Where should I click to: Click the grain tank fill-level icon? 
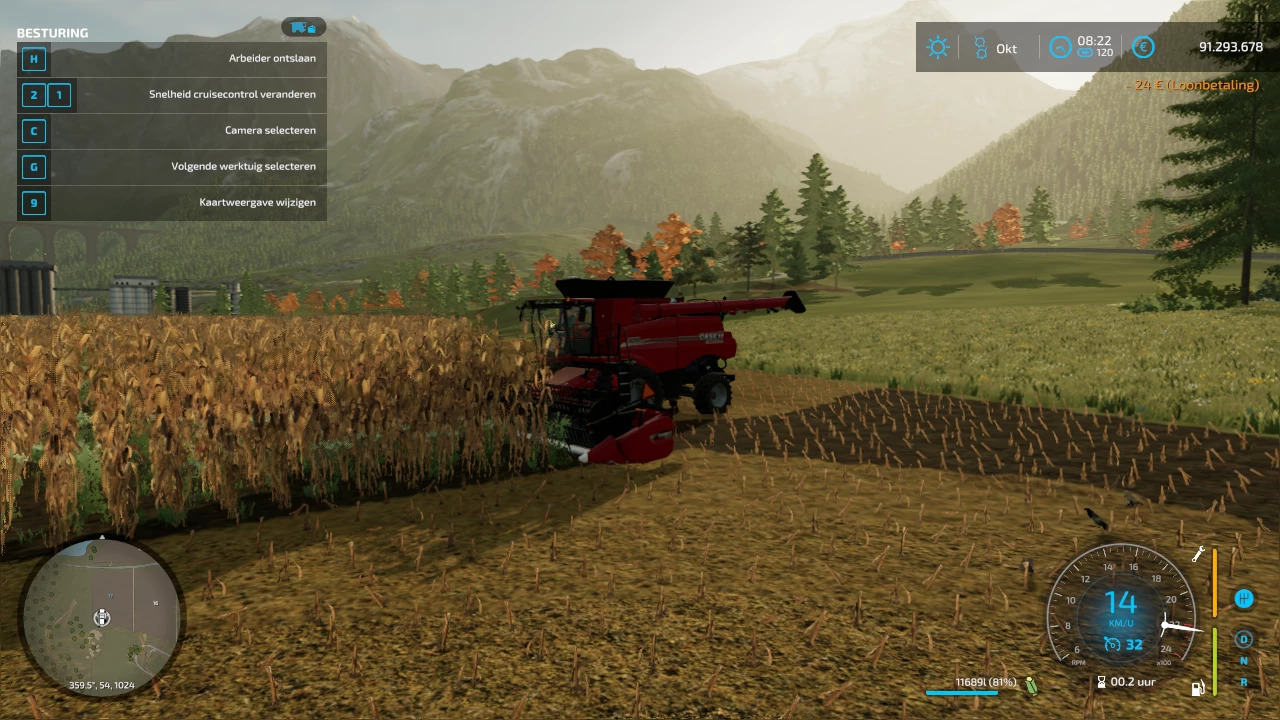click(x=1031, y=685)
